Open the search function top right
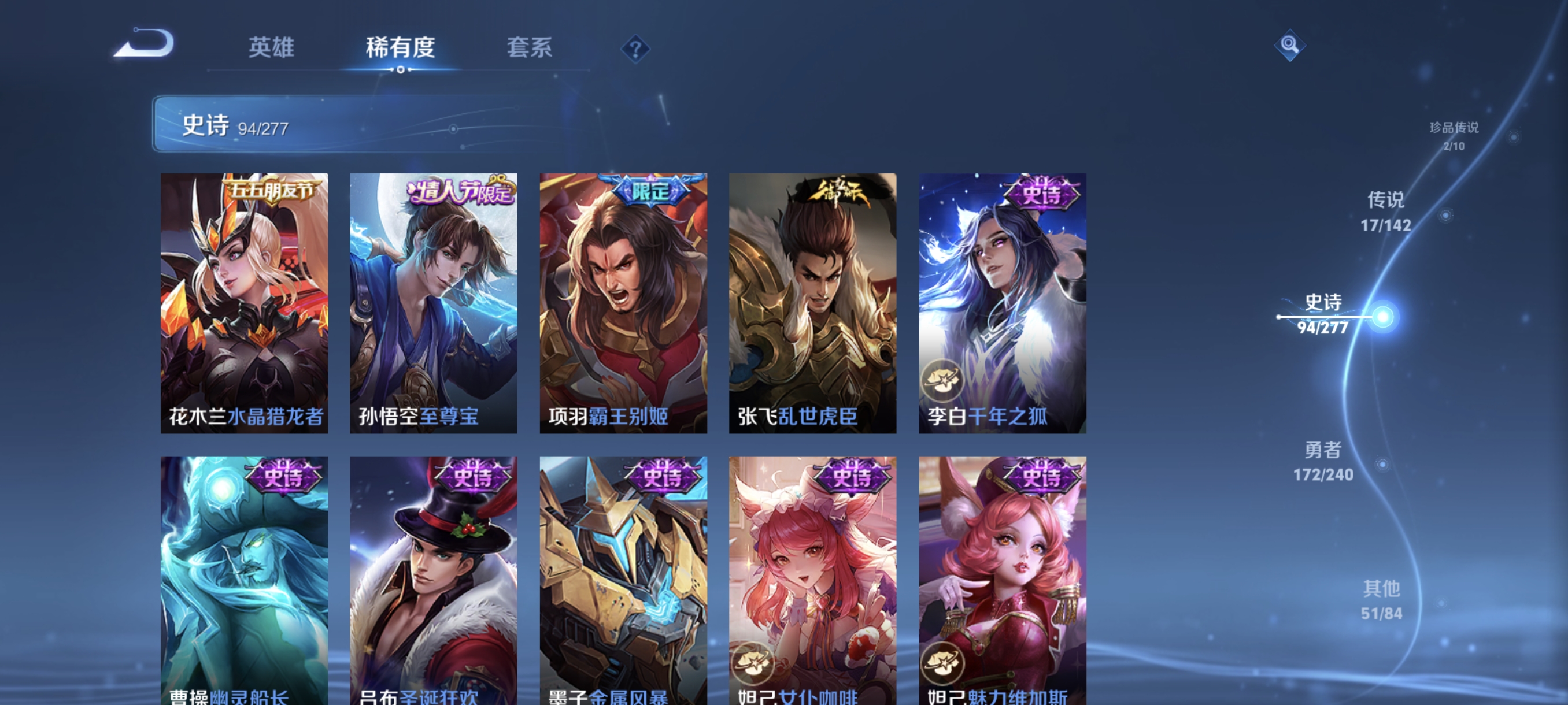The width and height of the screenshot is (1568, 705). (x=1290, y=44)
